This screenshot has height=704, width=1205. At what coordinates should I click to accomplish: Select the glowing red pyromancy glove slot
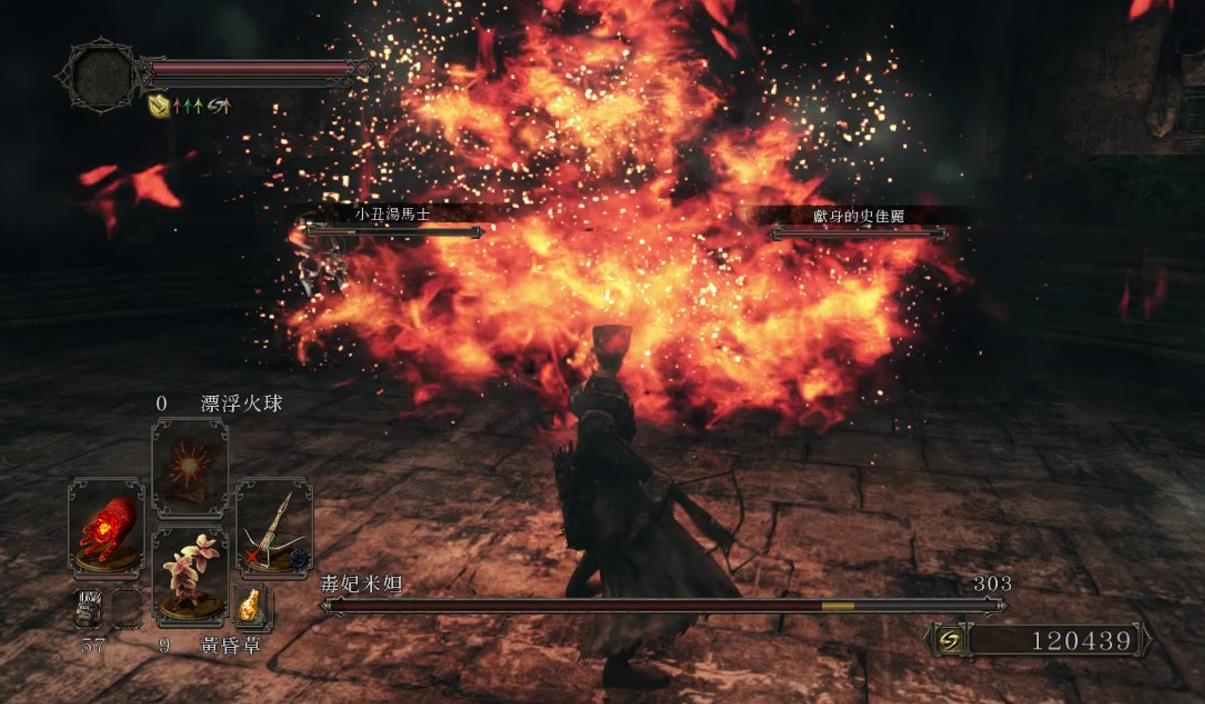107,528
